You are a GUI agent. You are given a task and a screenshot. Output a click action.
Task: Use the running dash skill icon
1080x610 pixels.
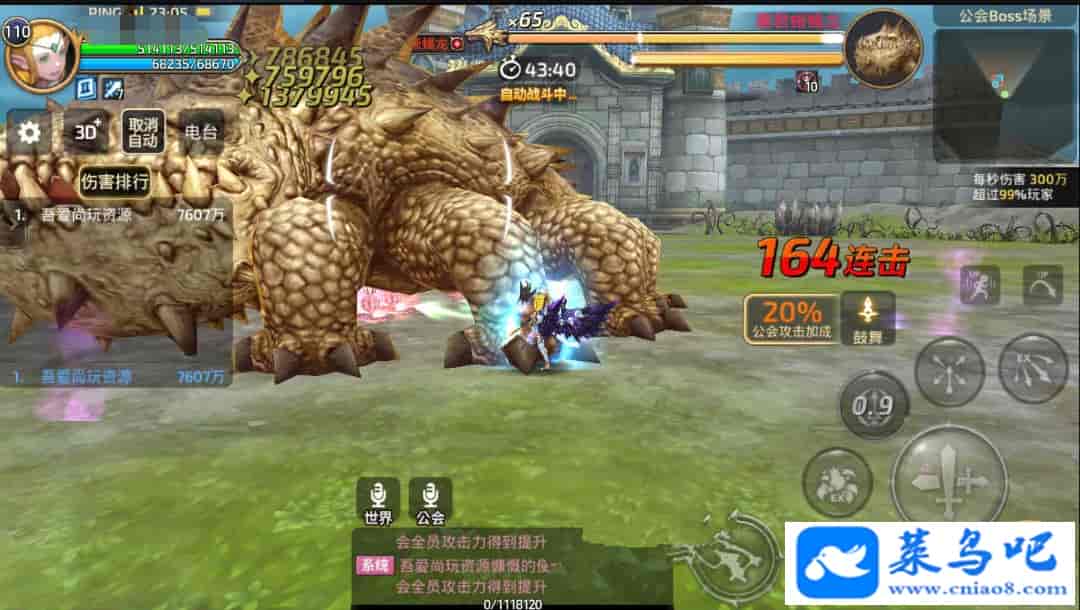[980, 285]
